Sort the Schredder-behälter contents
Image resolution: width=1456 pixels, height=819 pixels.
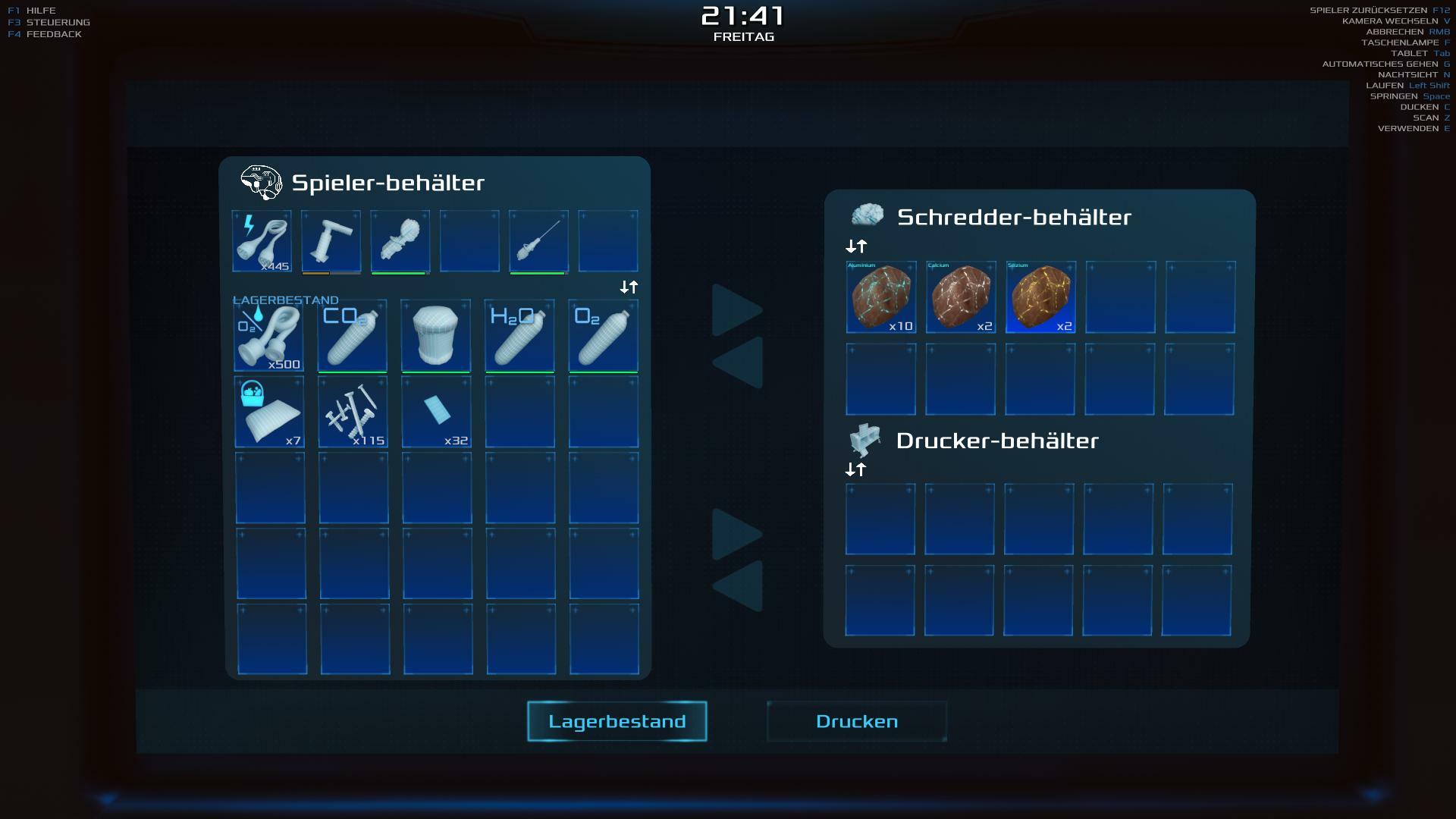[x=856, y=246]
